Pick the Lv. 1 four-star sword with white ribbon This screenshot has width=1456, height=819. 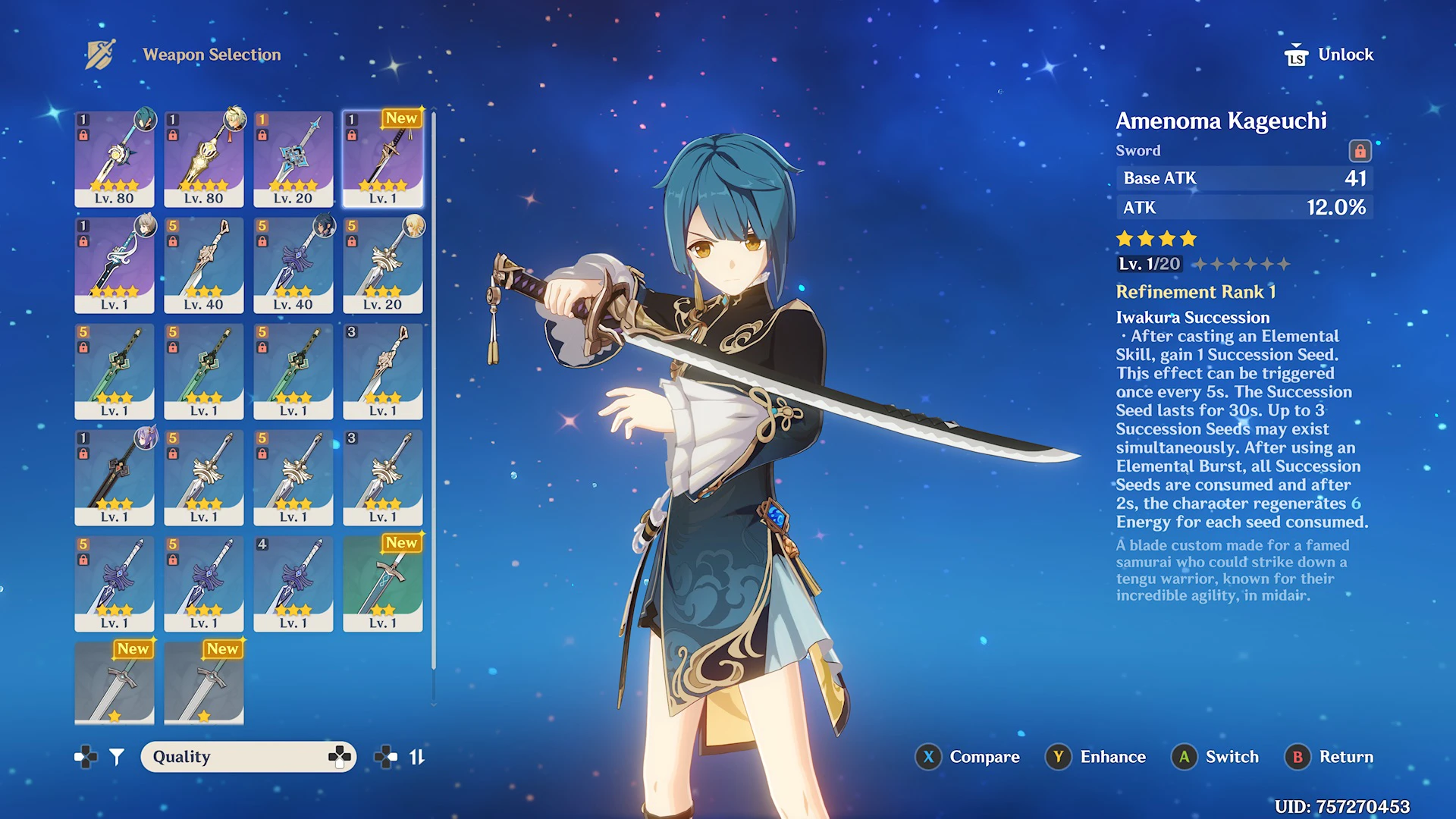point(115,265)
